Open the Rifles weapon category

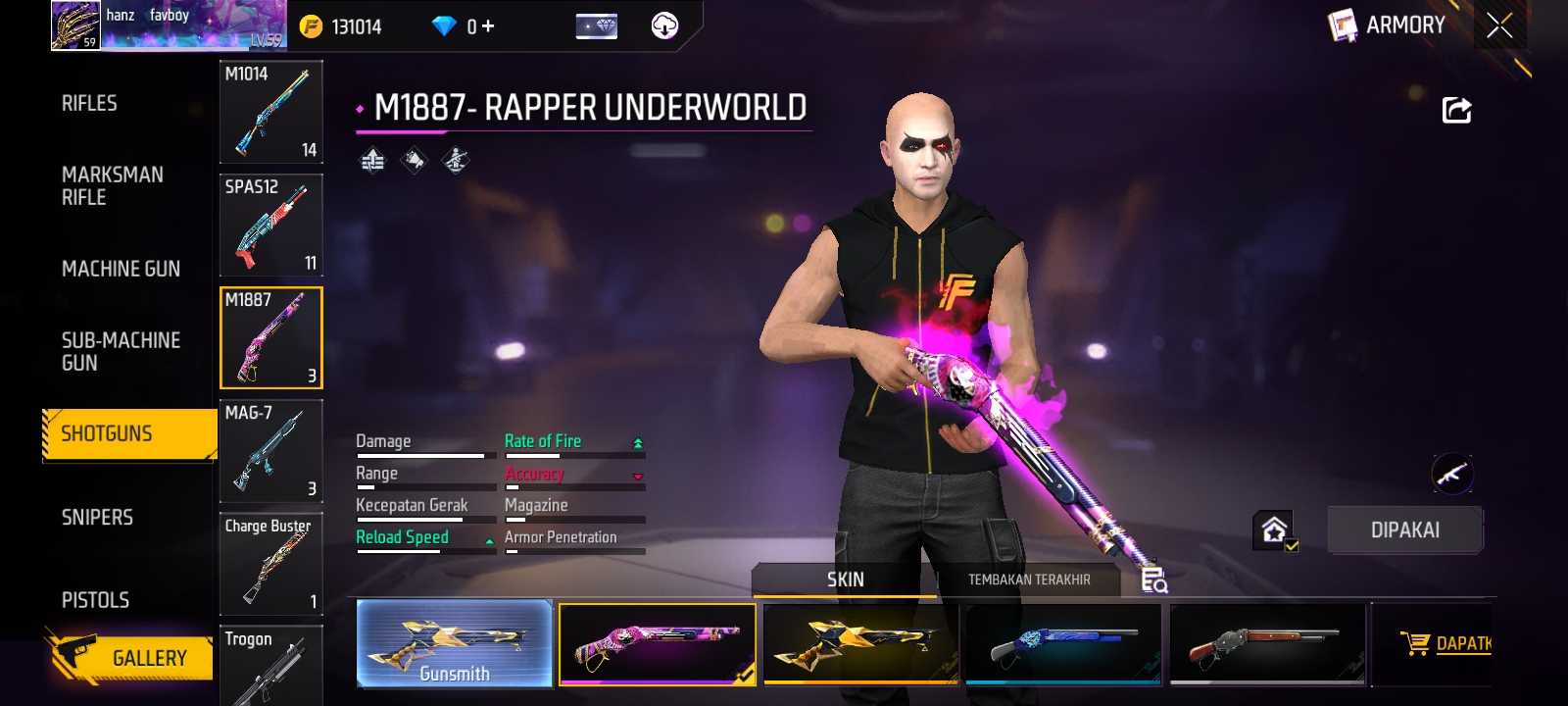(x=89, y=103)
